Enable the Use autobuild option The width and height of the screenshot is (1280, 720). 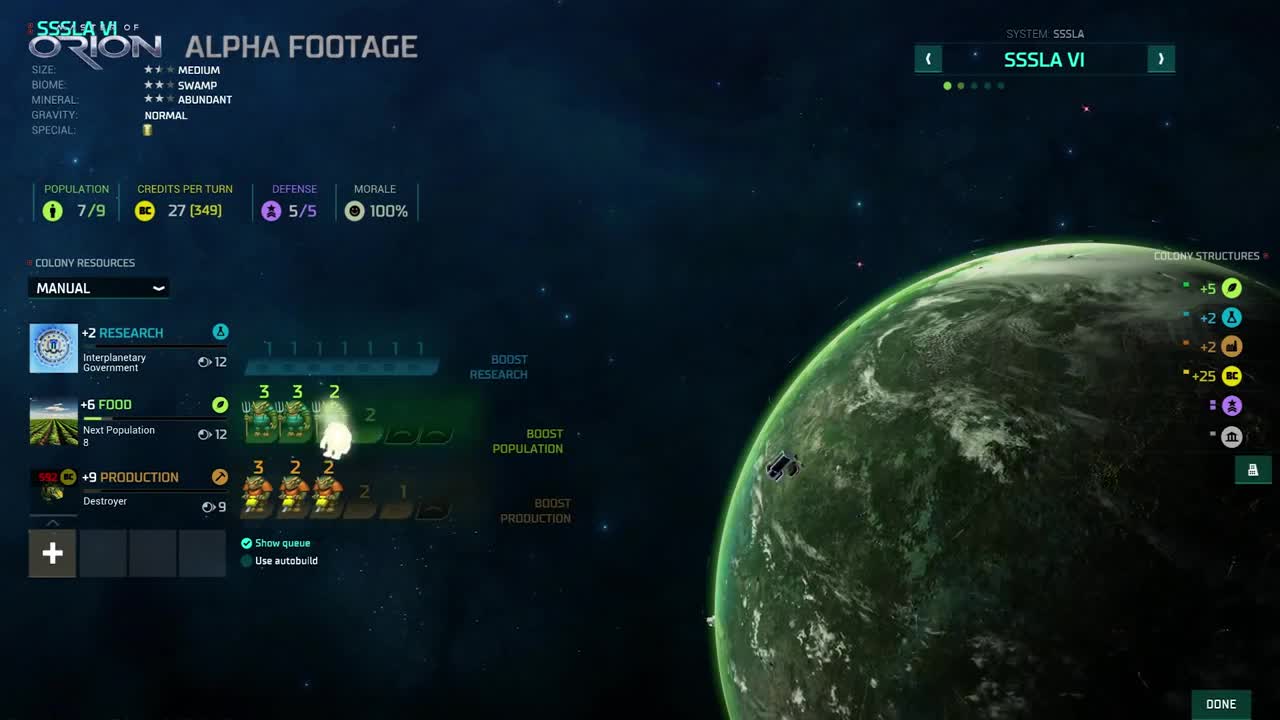click(246, 561)
